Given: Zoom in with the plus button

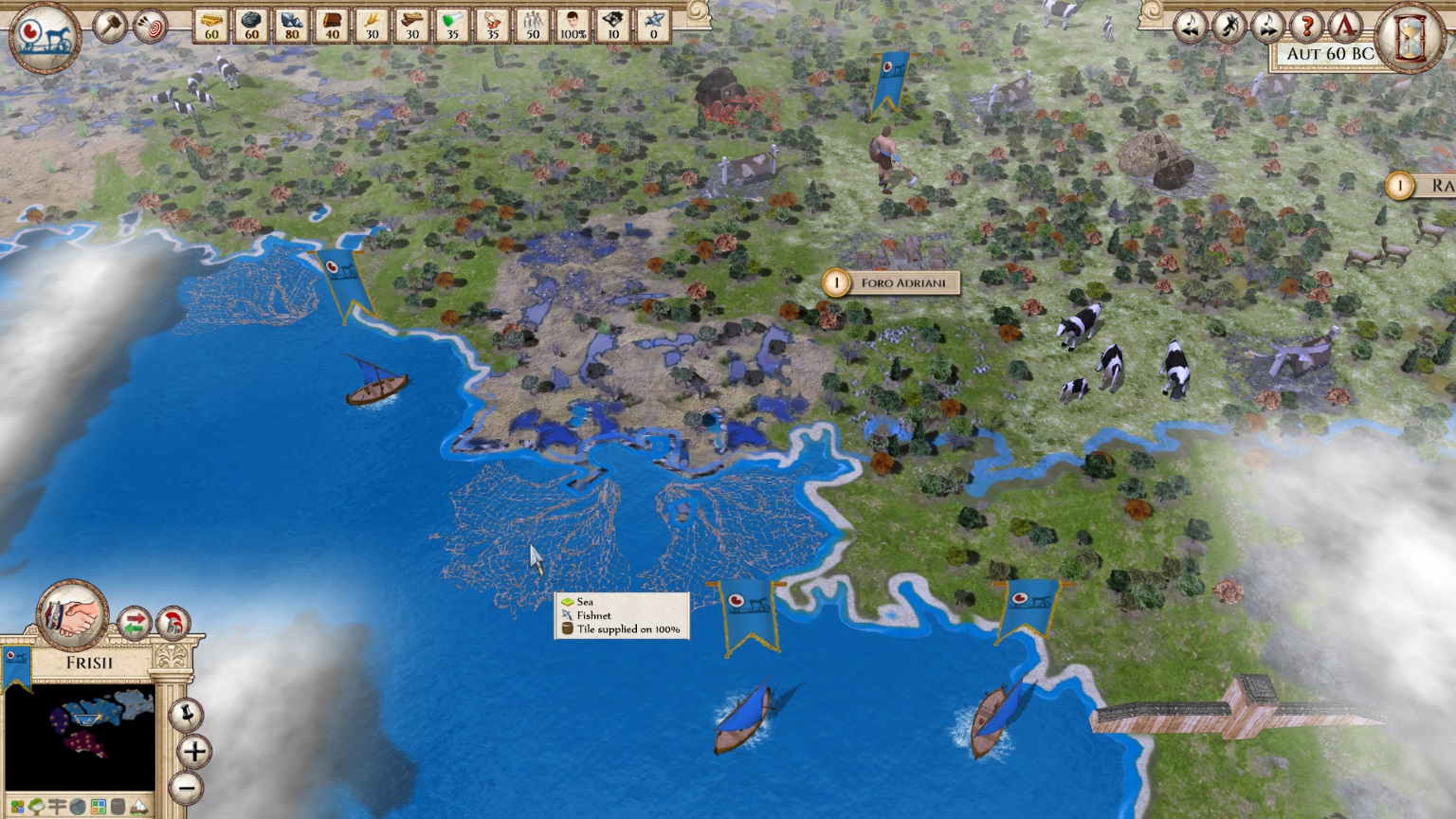Looking at the screenshot, I should pyautogui.click(x=193, y=752).
